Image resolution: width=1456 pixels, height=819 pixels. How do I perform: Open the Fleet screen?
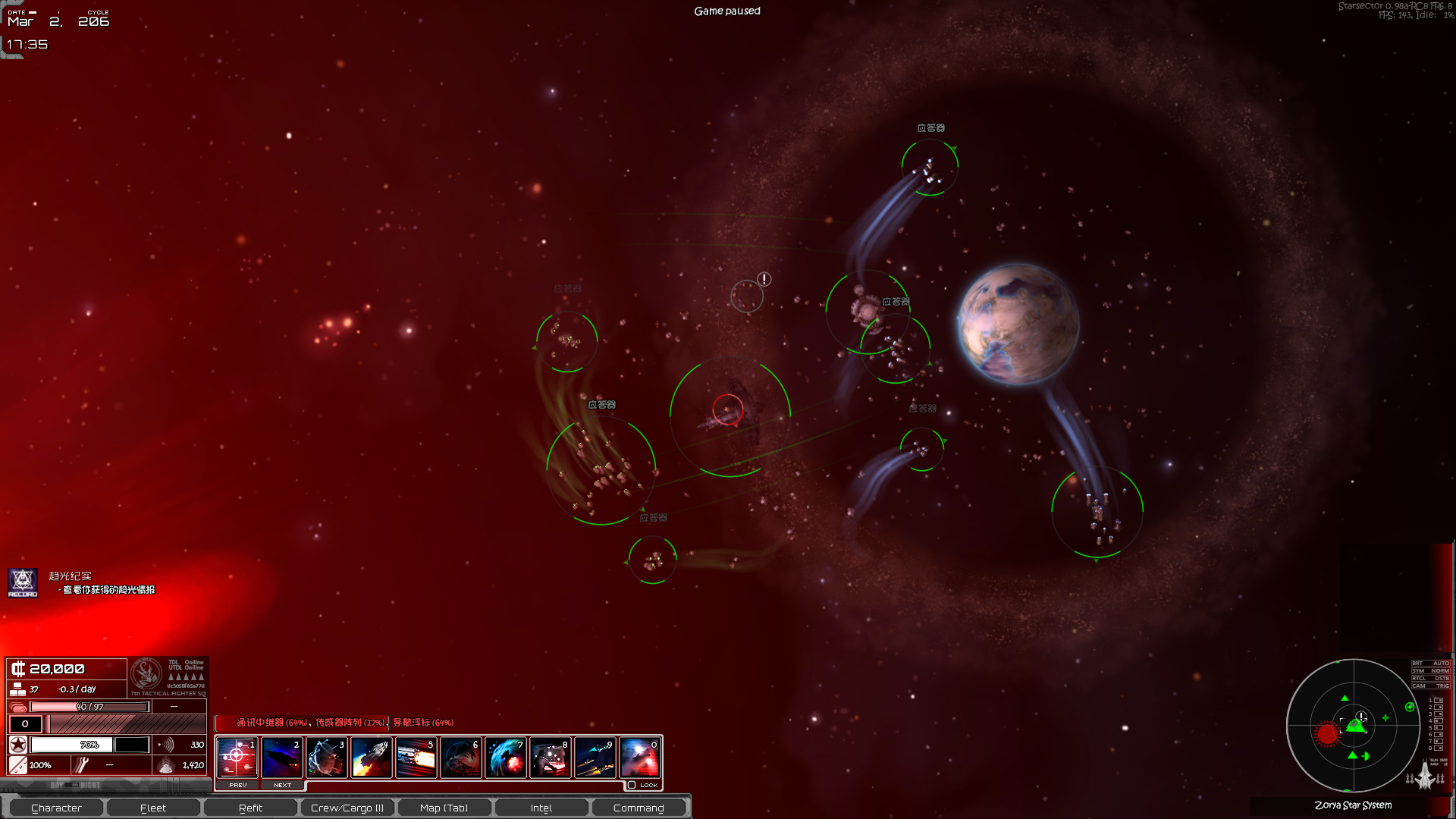point(153,808)
